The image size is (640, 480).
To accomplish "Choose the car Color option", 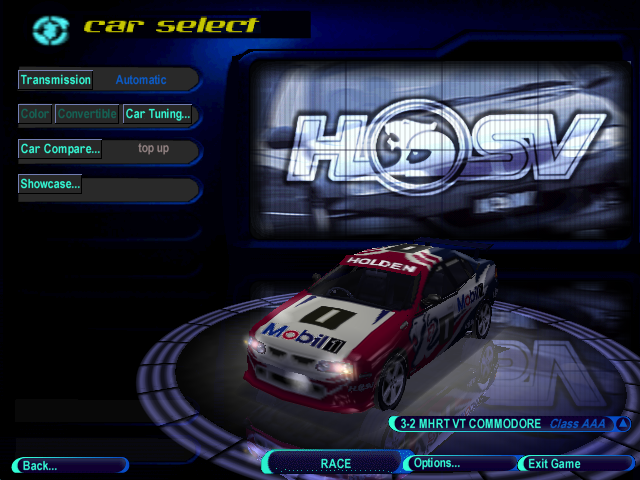I will pyautogui.click(x=35, y=114).
